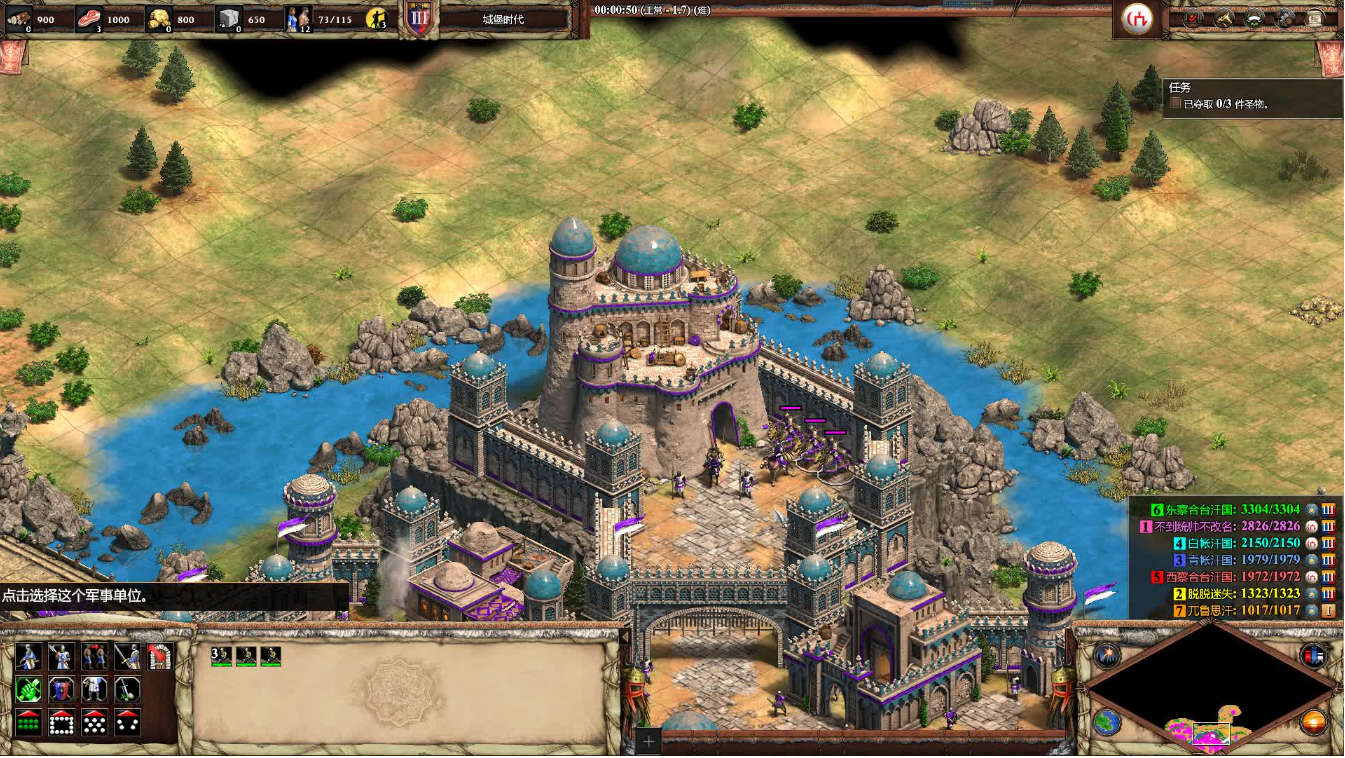Click the minimap flare signal button
Screen dimensions: 1345x758
pyautogui.click(x=1107, y=655)
